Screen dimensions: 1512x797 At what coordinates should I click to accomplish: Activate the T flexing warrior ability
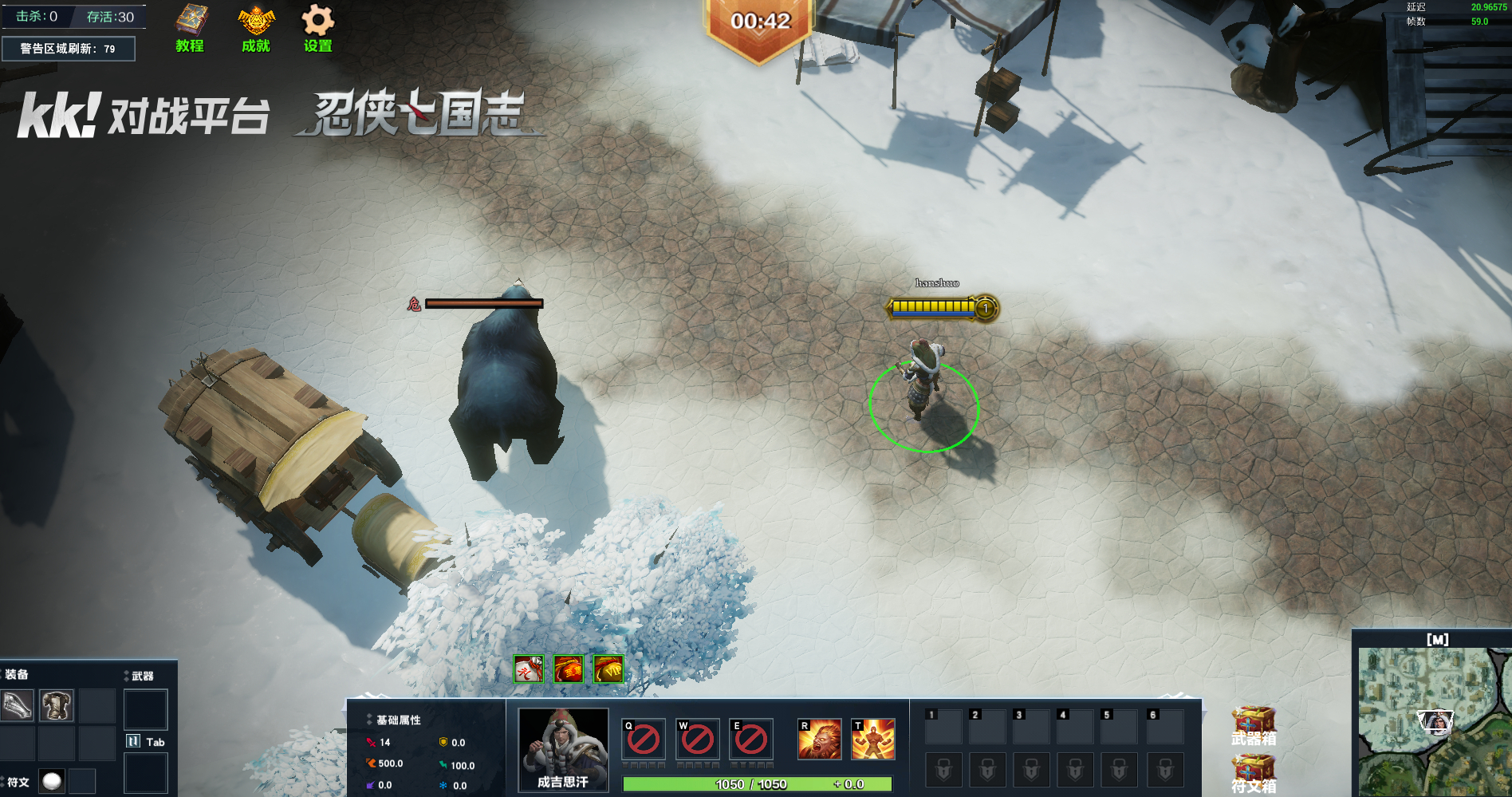coord(873,739)
